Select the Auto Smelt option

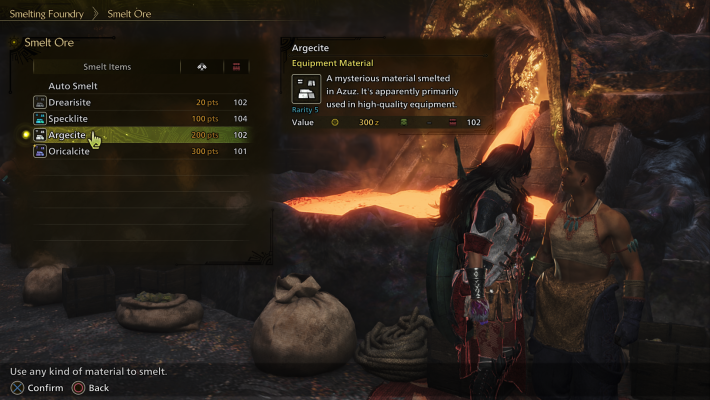click(73, 86)
